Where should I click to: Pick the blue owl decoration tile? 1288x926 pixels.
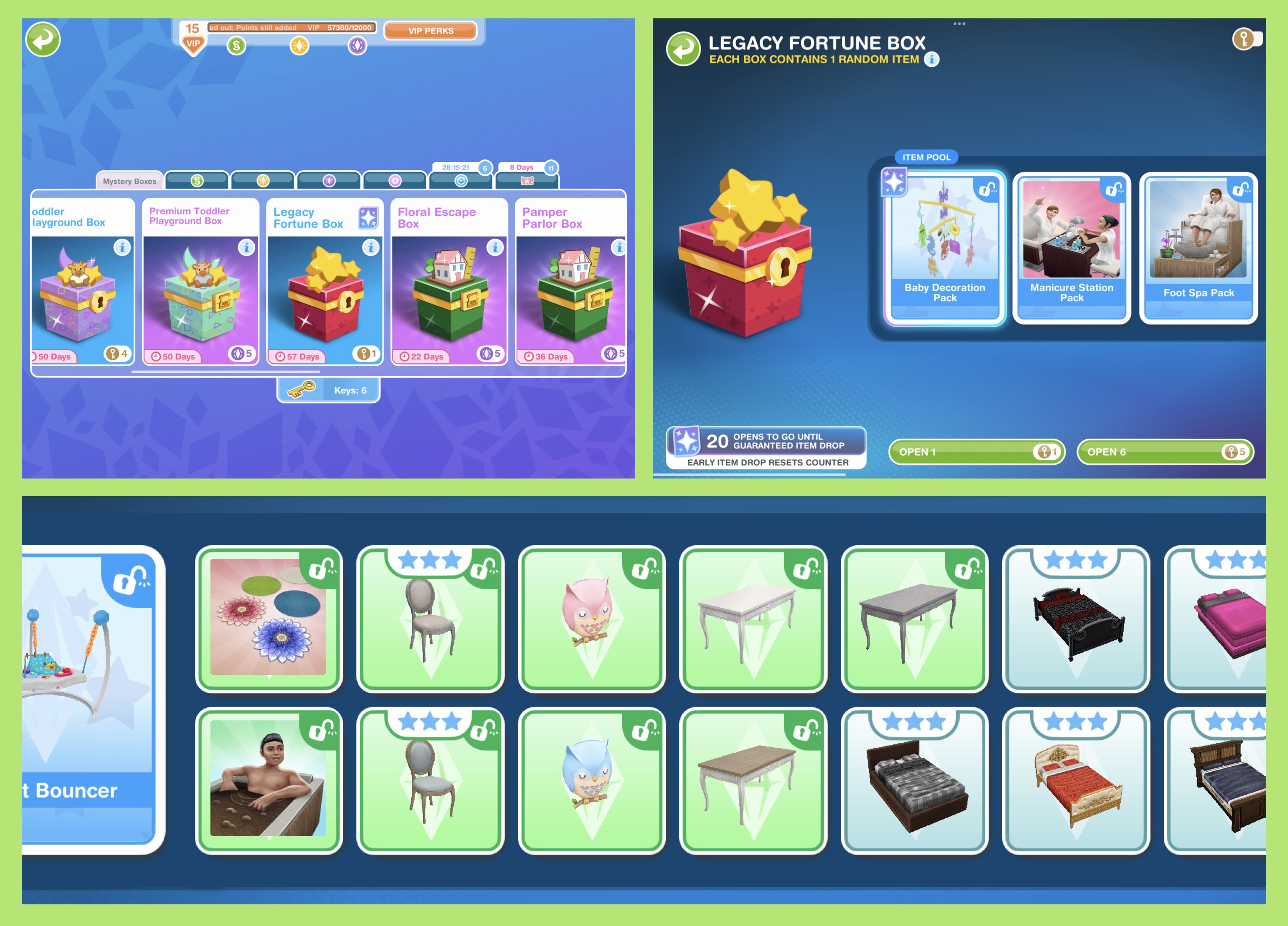click(591, 780)
